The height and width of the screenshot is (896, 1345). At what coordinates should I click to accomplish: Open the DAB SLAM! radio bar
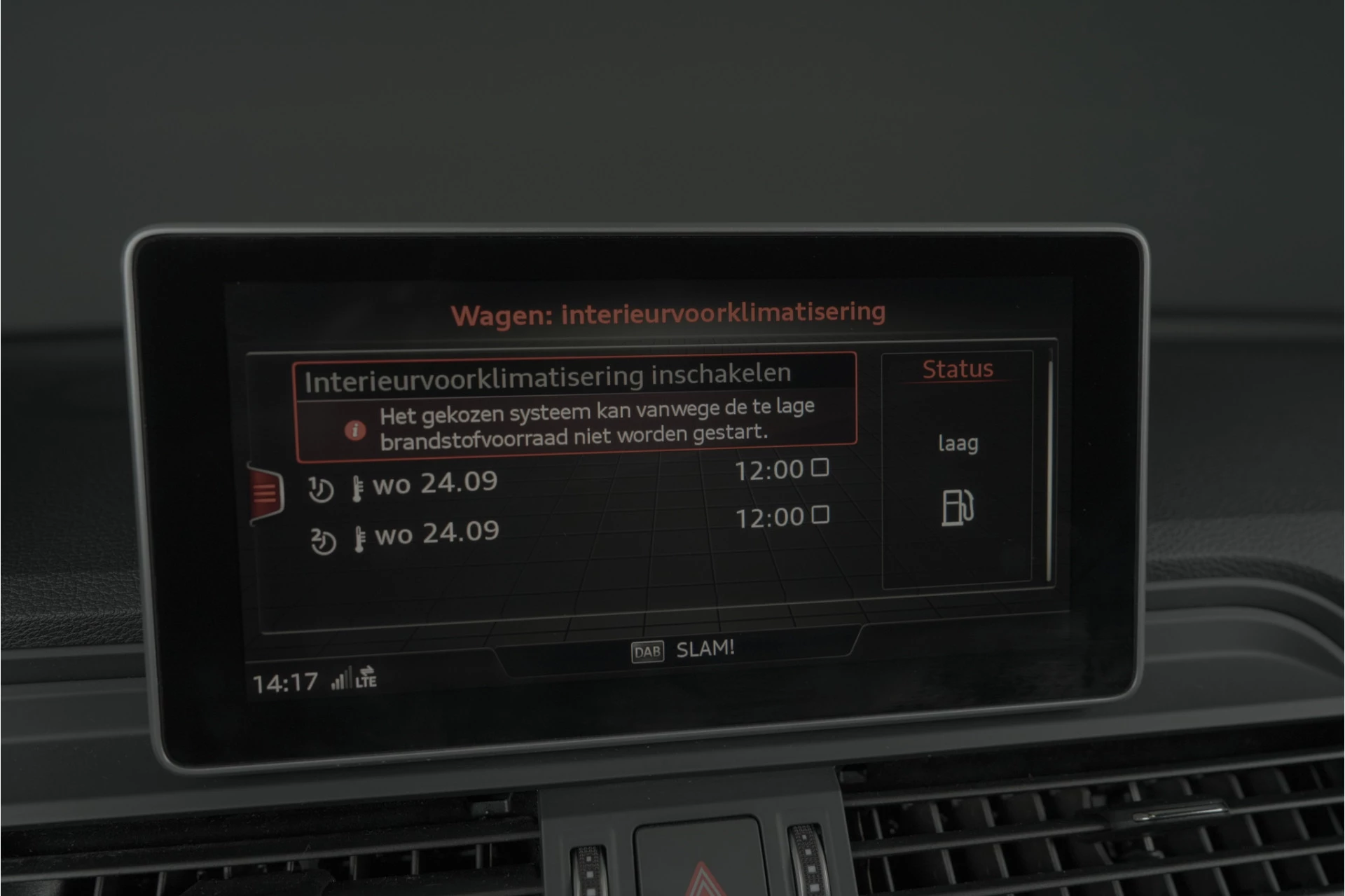coord(683,650)
